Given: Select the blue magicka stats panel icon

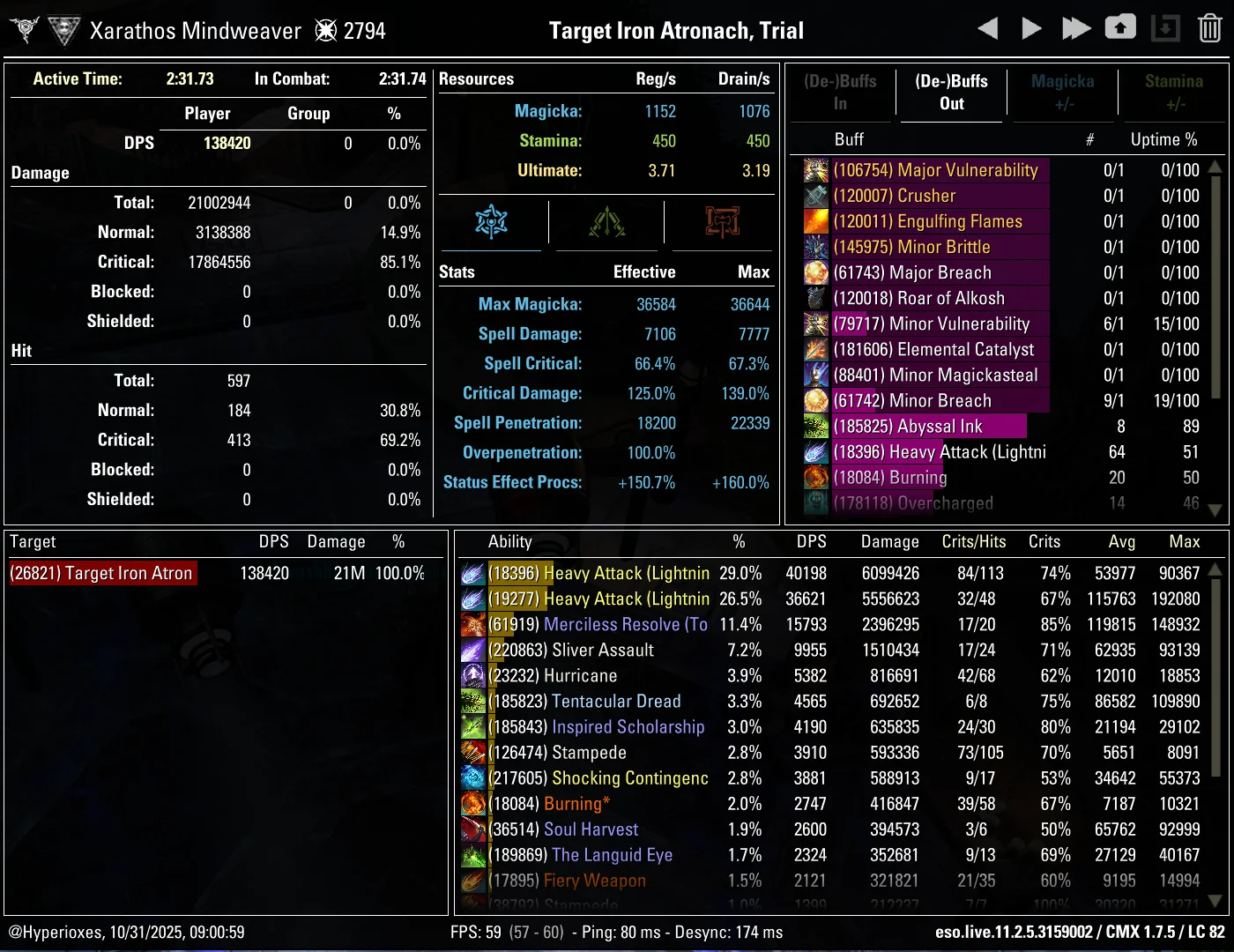Looking at the screenshot, I should click(491, 223).
